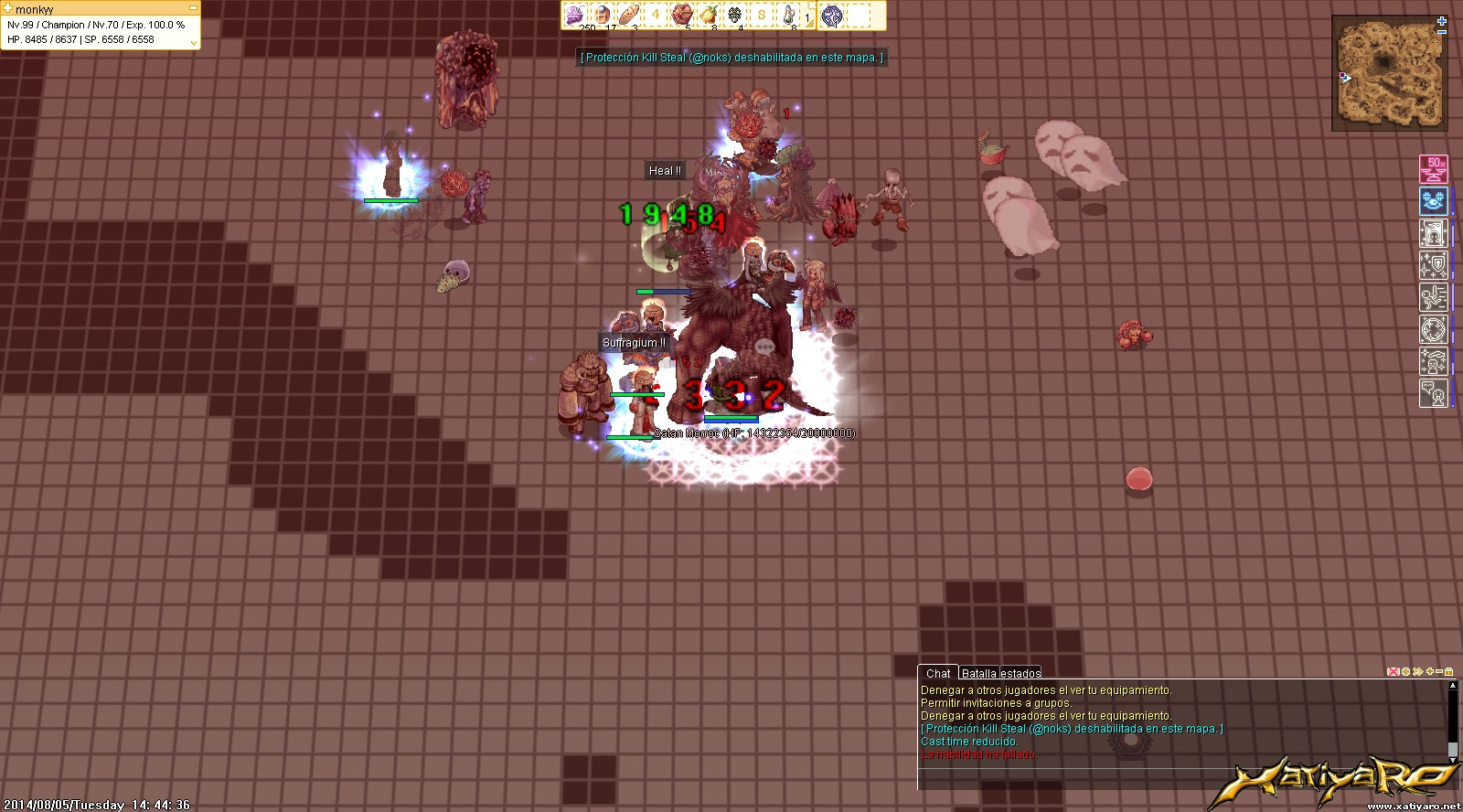This screenshot has height=812, width=1463.
Task: Open the estados chat tab
Action: click(1020, 673)
